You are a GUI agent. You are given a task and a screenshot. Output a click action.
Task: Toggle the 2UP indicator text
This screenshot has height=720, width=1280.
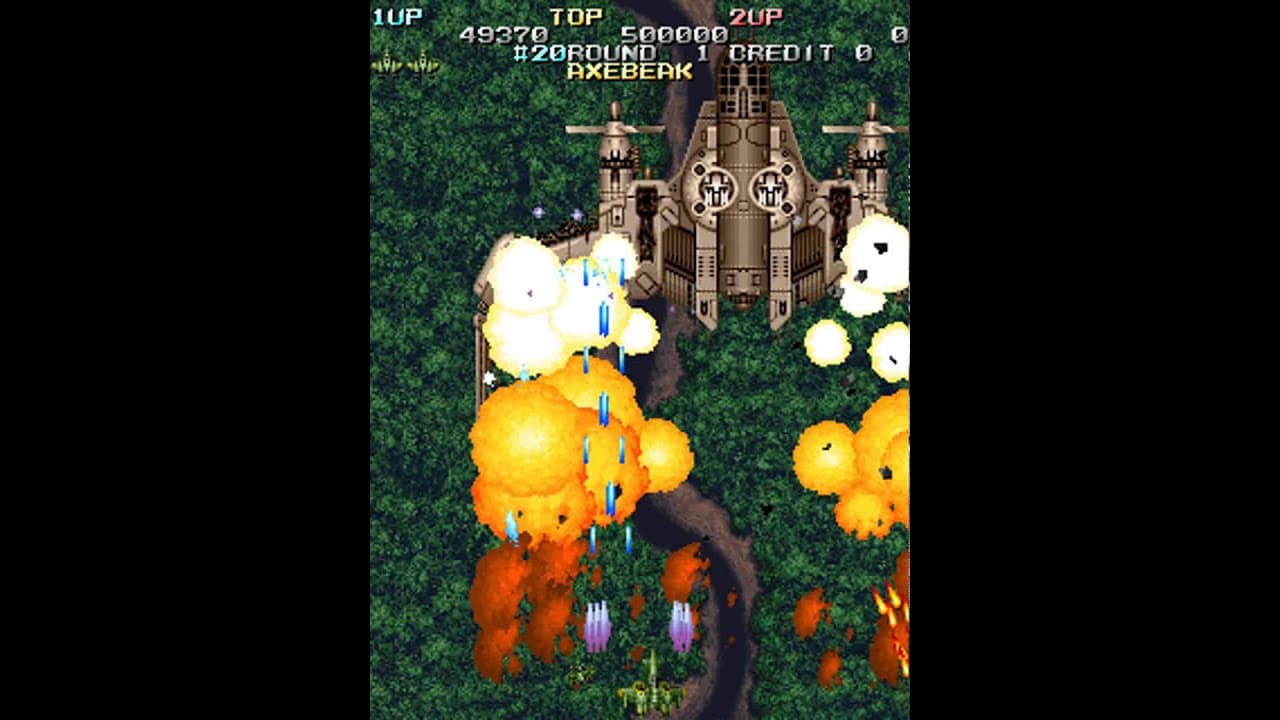coord(755,15)
